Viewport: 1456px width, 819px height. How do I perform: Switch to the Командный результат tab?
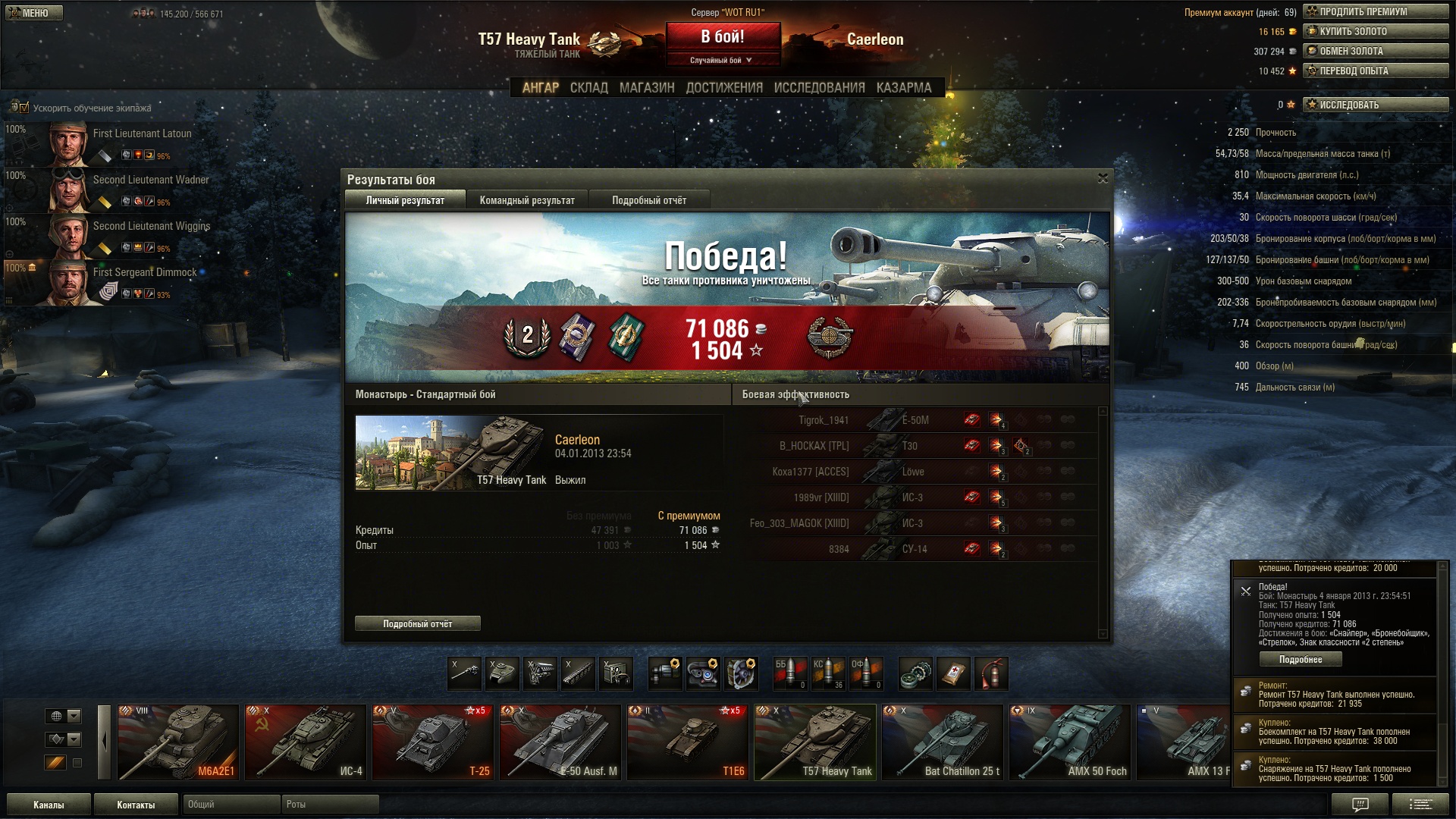[527, 200]
